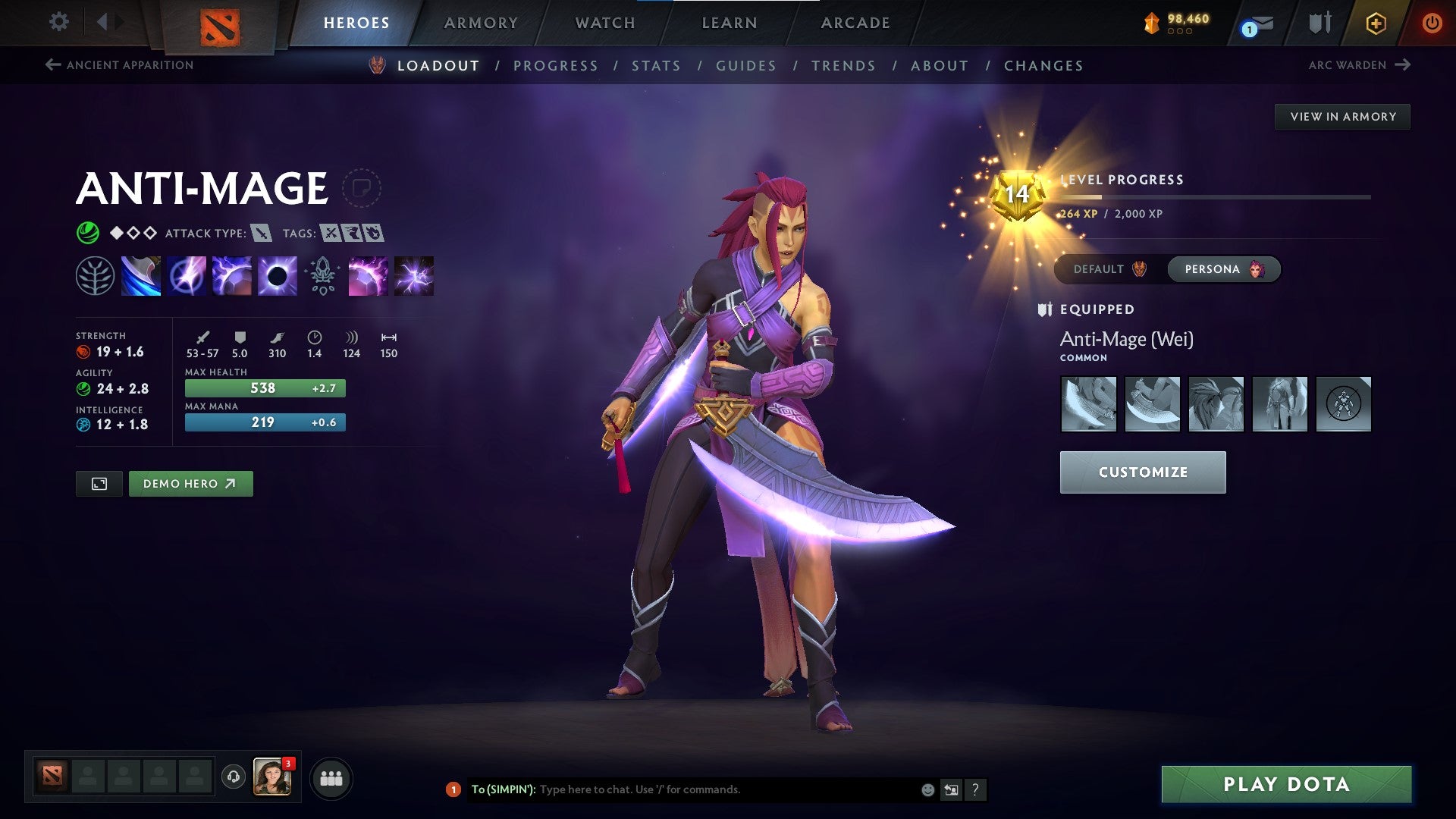Click VIEW IN ARMORY
This screenshot has height=819, width=1456.
coord(1343,116)
